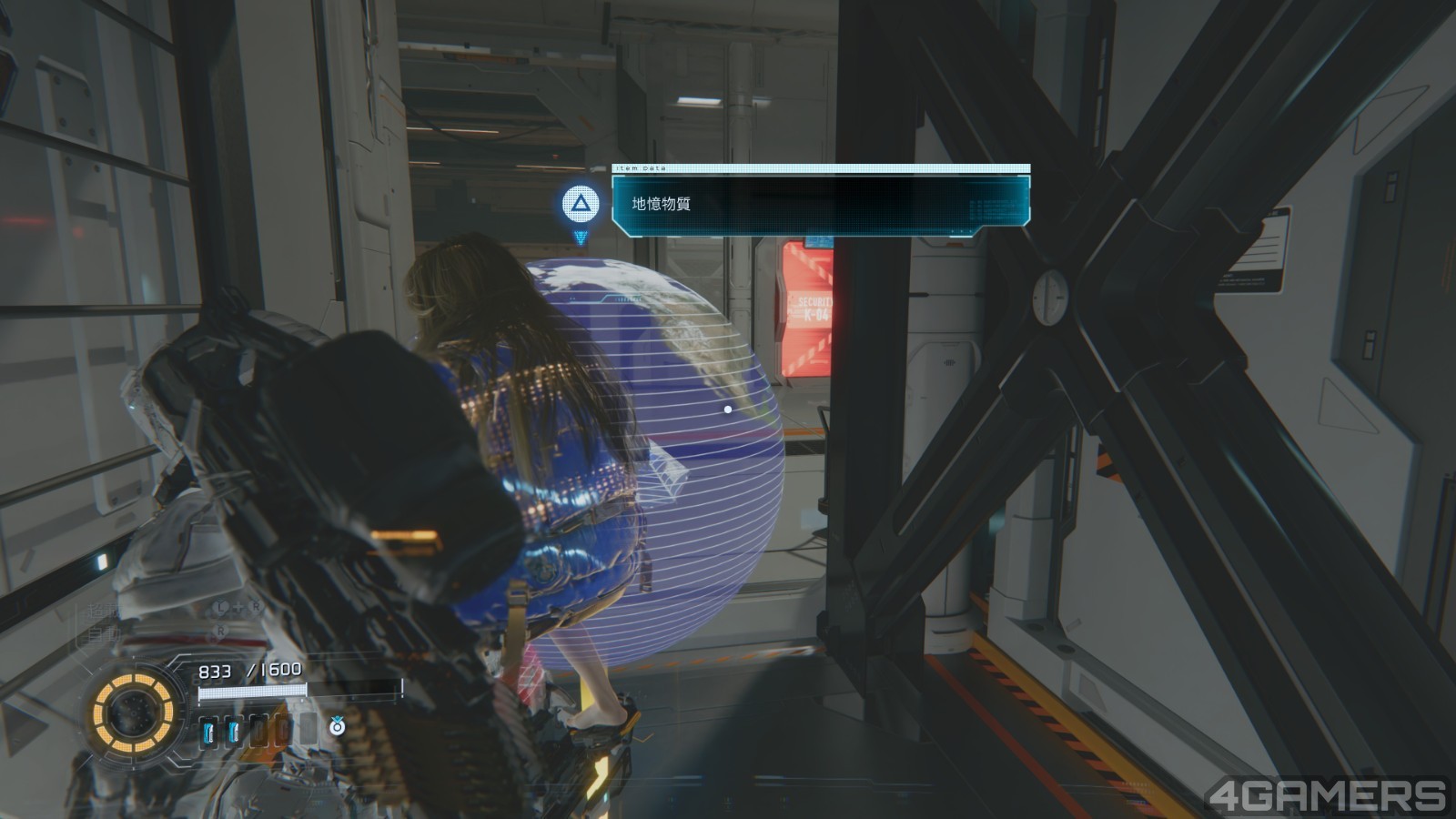This screenshot has width=1456, height=819.
Task: Click the white medal ring icon
Action: coord(337,725)
